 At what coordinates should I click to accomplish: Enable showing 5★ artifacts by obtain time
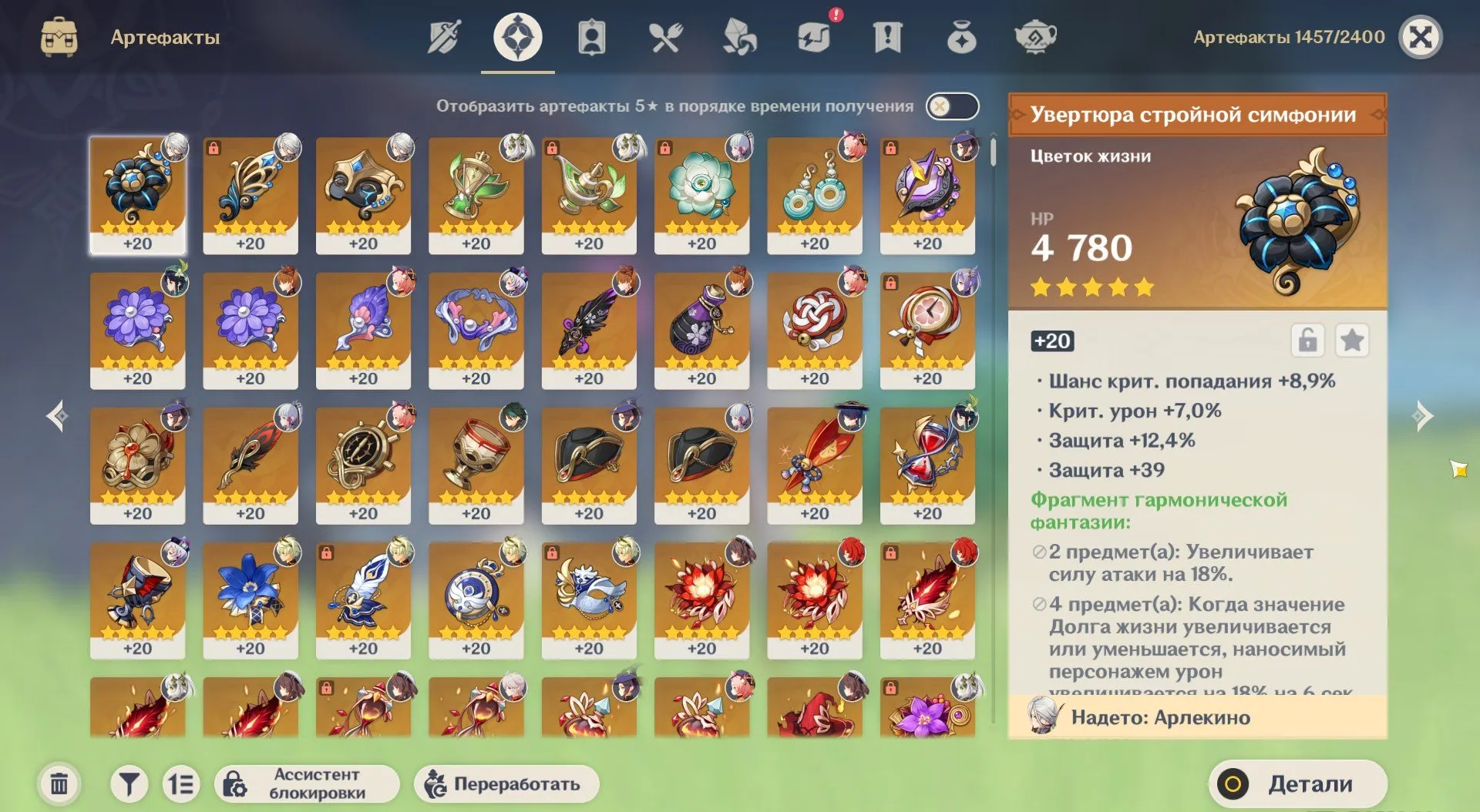tap(952, 106)
